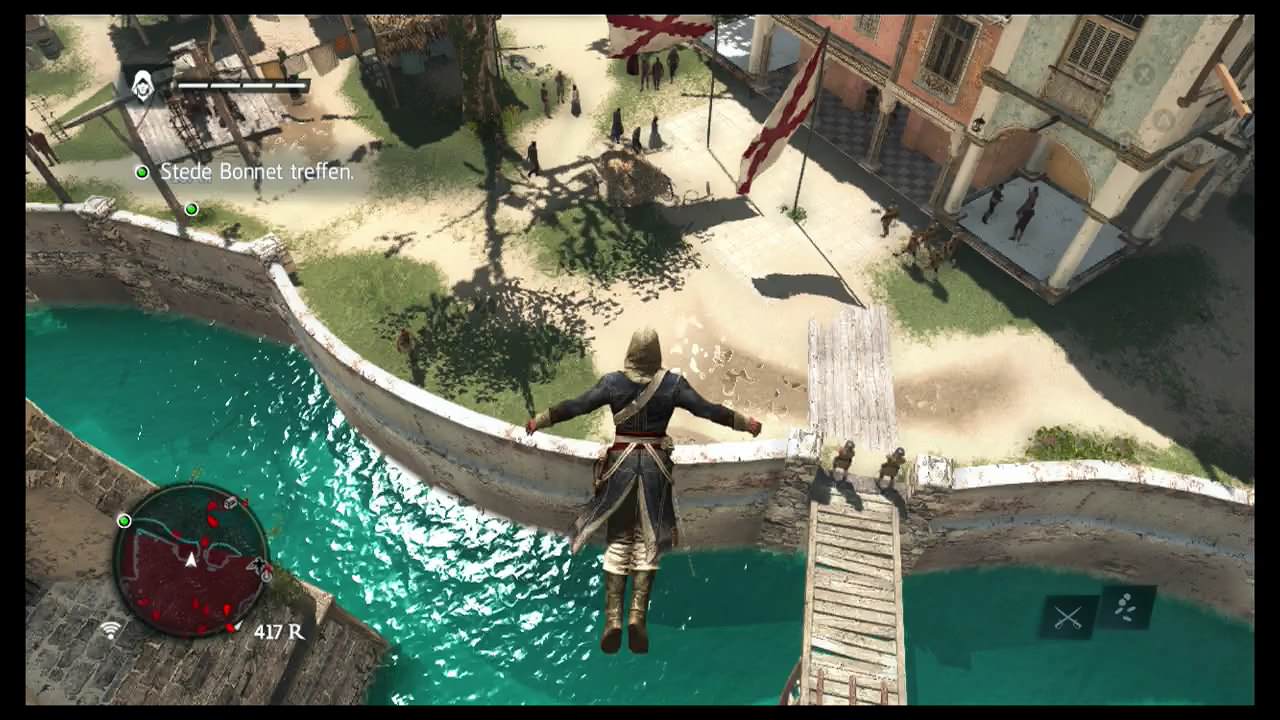This screenshot has height=720, width=1280.
Task: Select the treasure chest marker on minimap
Action: point(230,503)
